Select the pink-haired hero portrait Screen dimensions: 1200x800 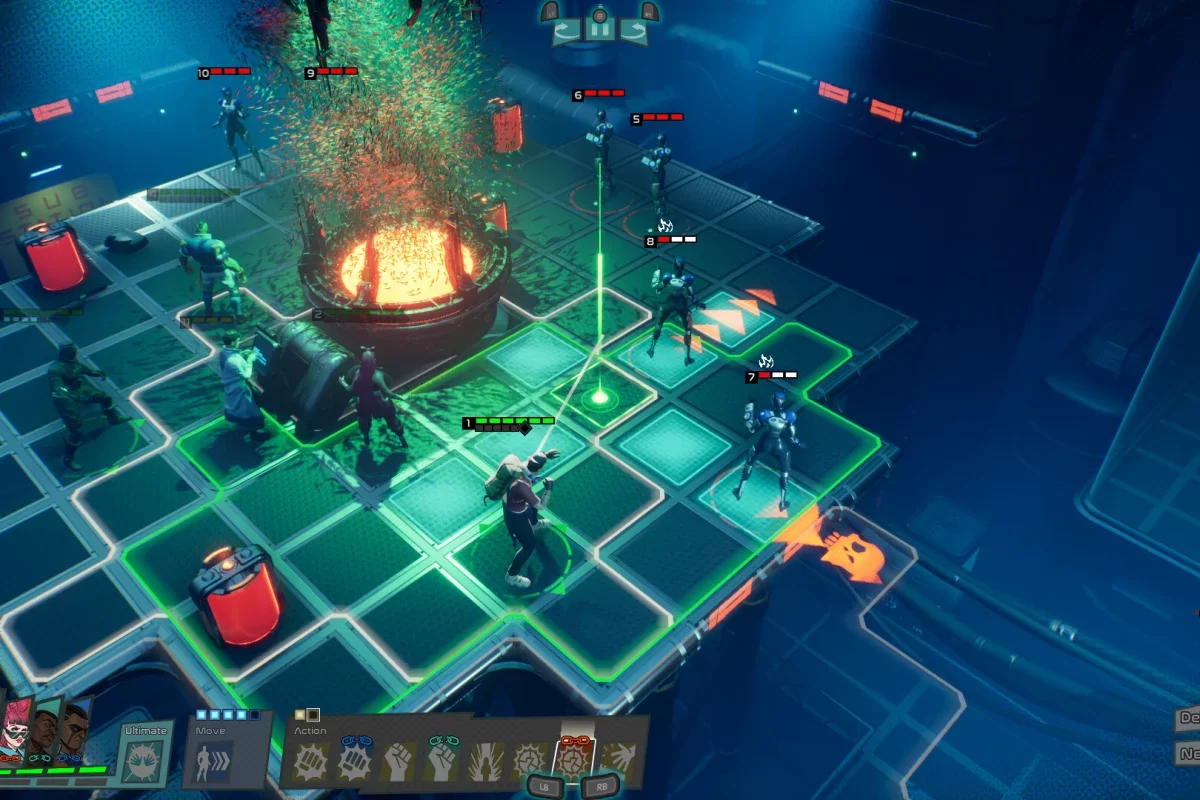coord(14,730)
